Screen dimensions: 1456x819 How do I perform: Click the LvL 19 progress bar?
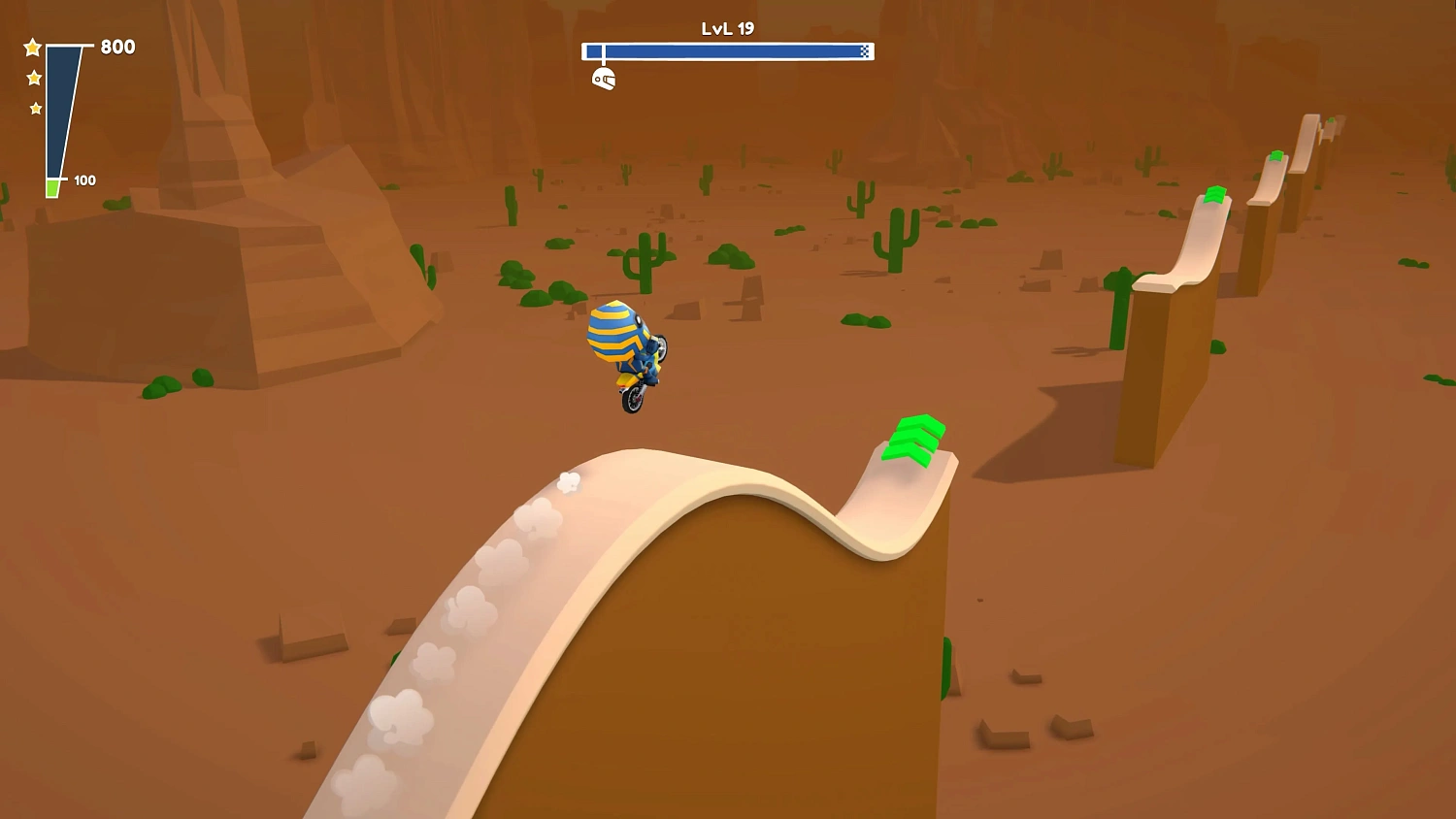[728, 51]
